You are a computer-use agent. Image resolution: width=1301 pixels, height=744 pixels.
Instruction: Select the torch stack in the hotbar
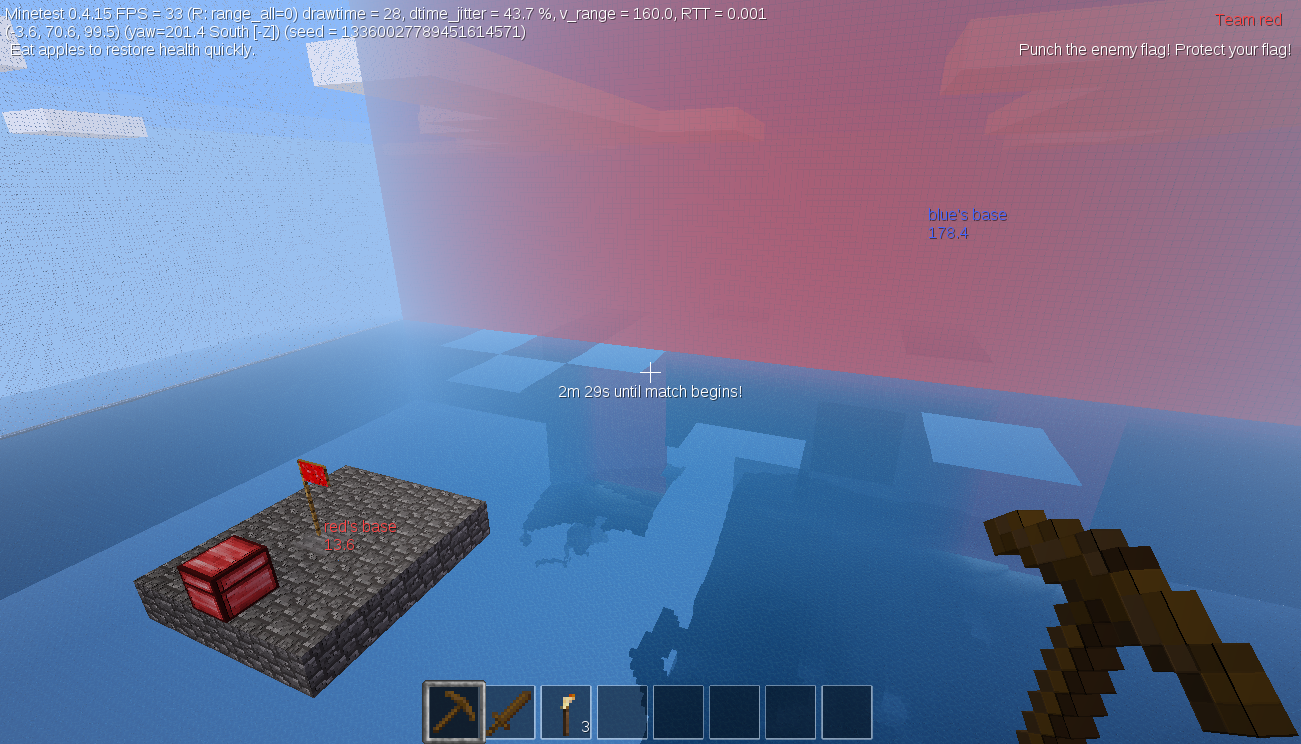(565, 711)
